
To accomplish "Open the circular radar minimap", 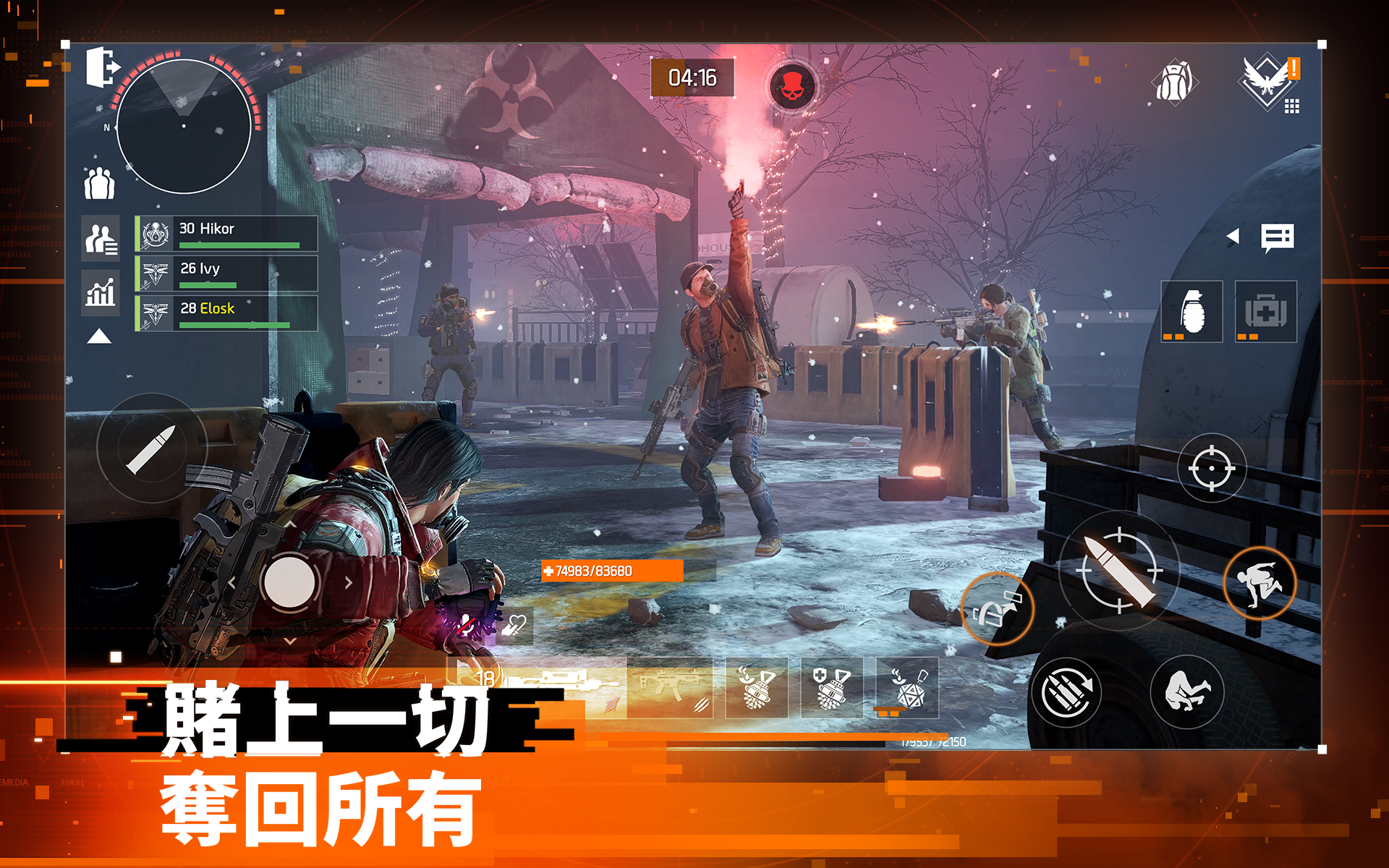I will (184, 127).
